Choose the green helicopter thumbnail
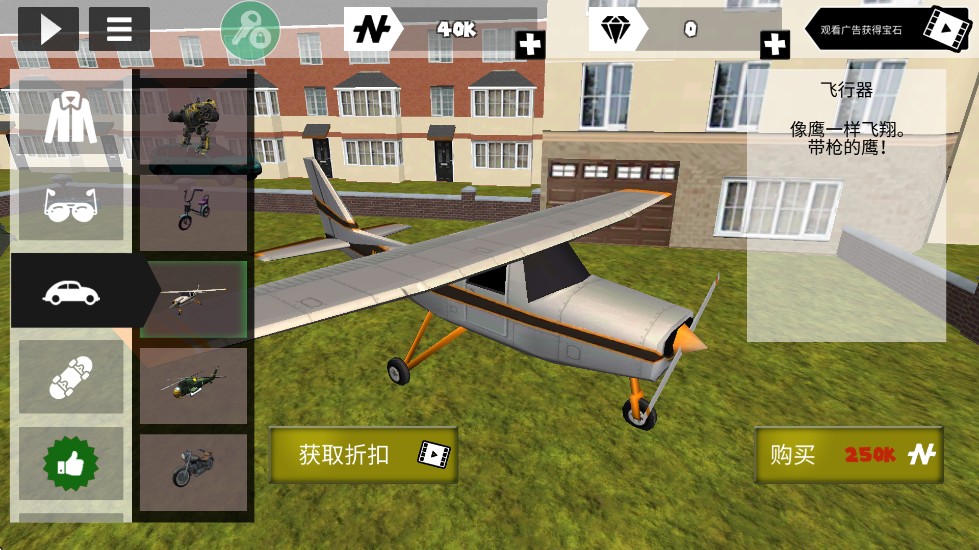979x550 pixels. point(193,385)
